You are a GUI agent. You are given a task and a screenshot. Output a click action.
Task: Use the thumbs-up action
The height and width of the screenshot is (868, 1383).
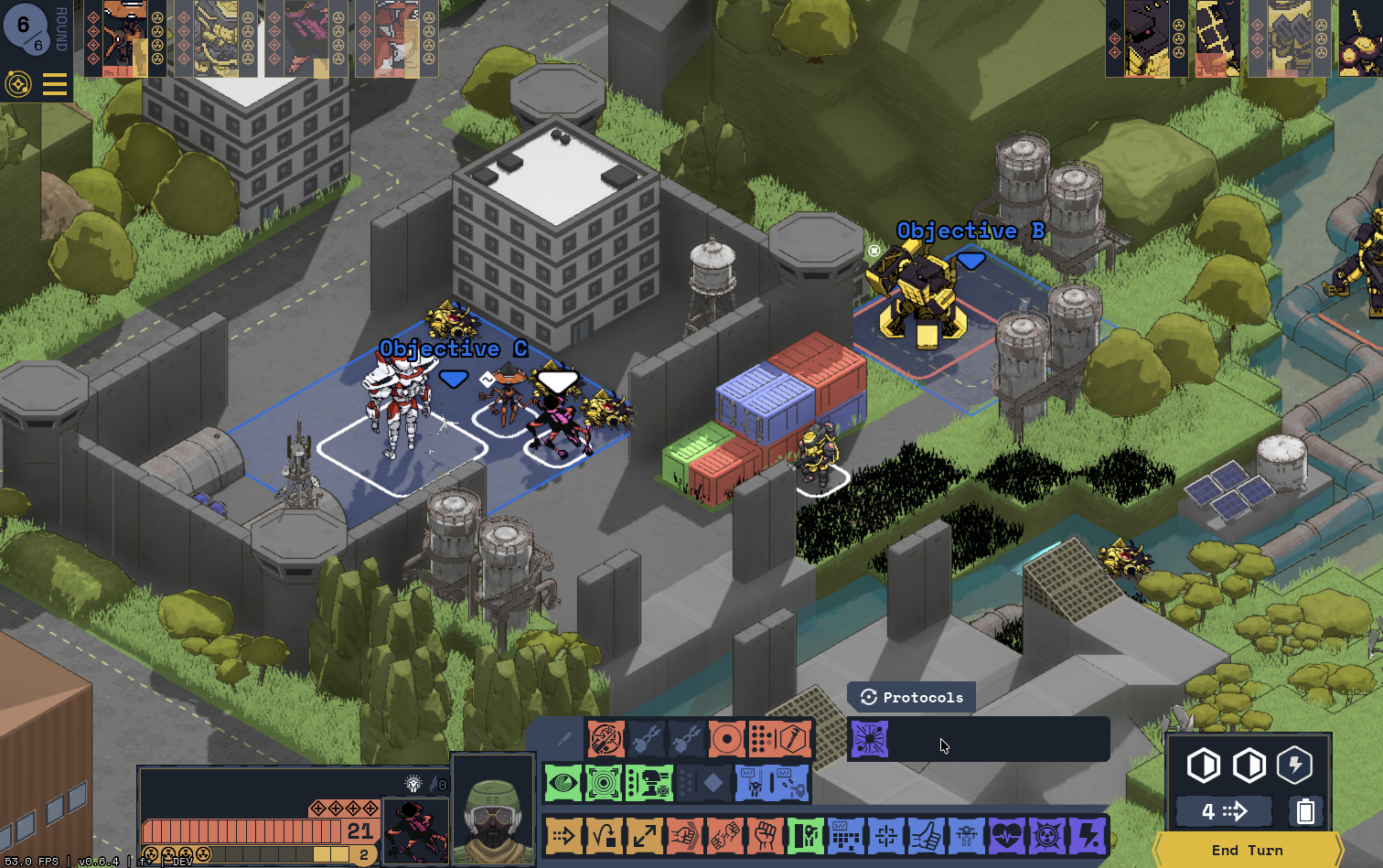(927, 835)
